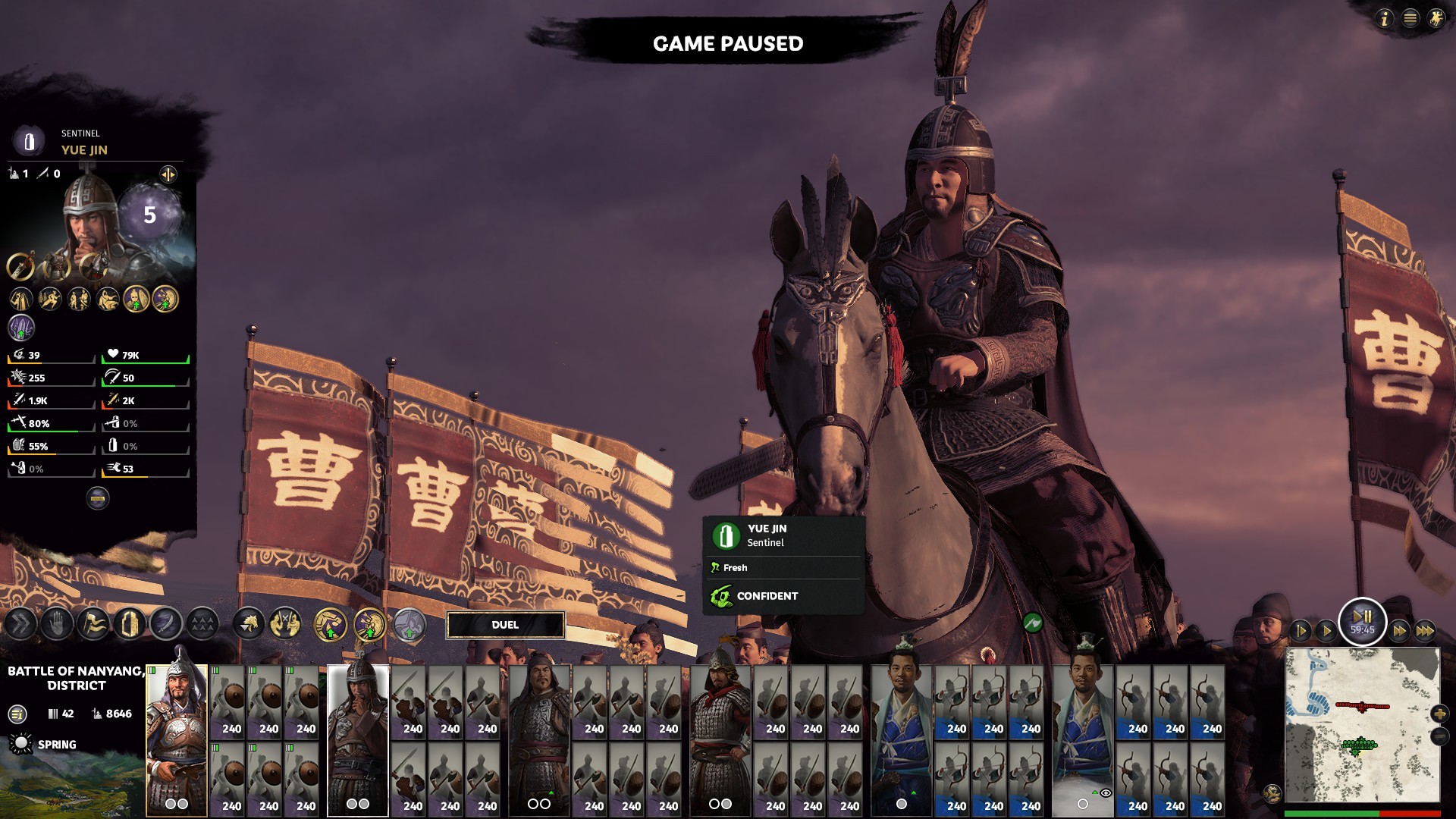The height and width of the screenshot is (819, 1456).
Task: Start a duel with the DUEL button
Action: pyautogui.click(x=505, y=625)
